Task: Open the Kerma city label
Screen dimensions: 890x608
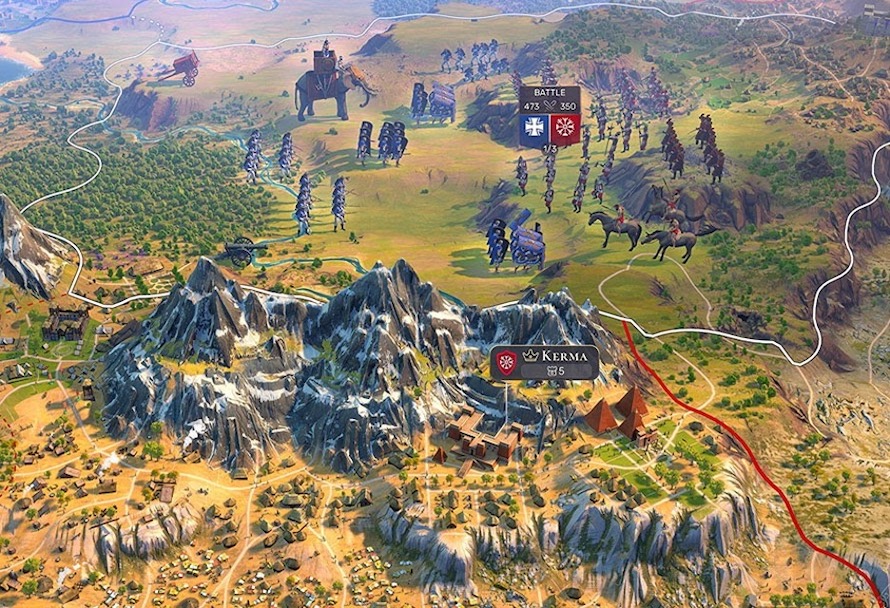Action: tap(556, 356)
